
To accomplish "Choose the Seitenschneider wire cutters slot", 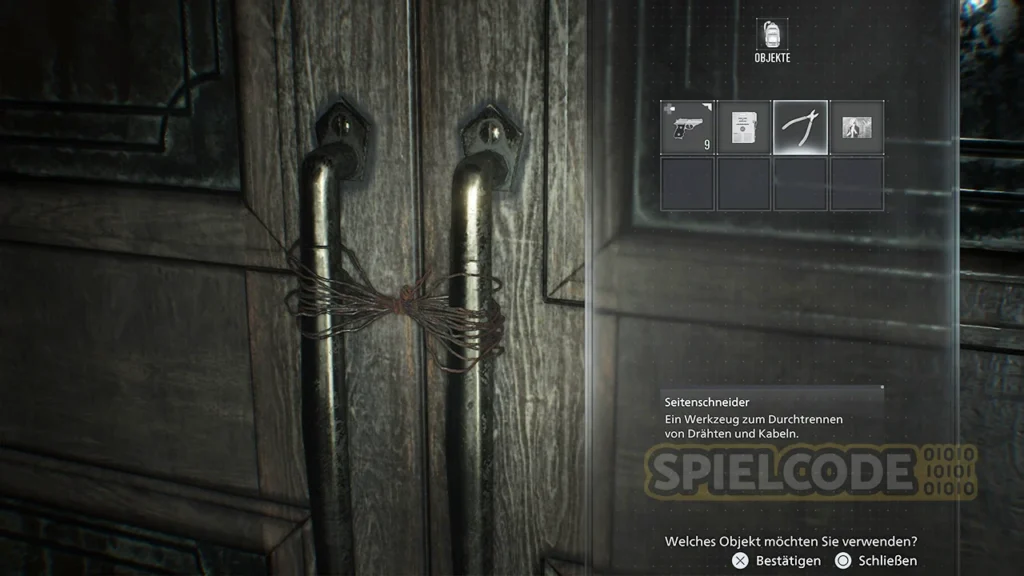I will [800, 128].
